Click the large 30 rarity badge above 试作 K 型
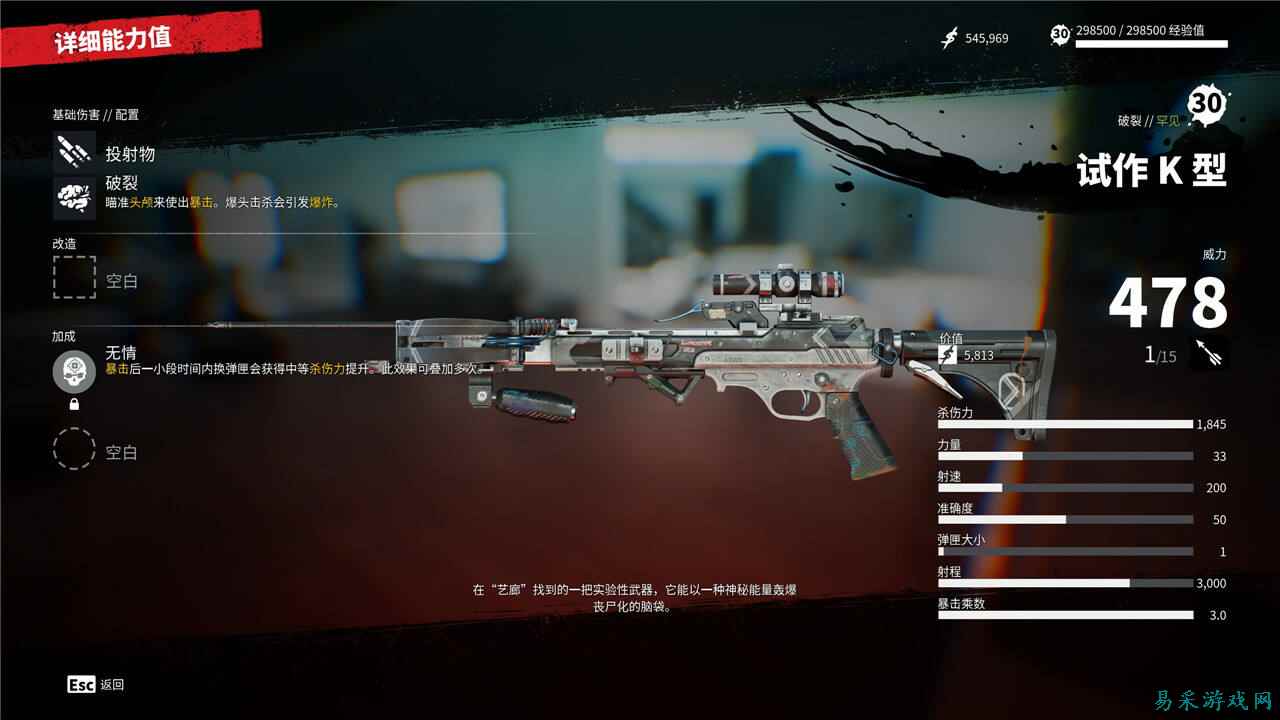Image resolution: width=1280 pixels, height=720 pixels. coord(1207,101)
